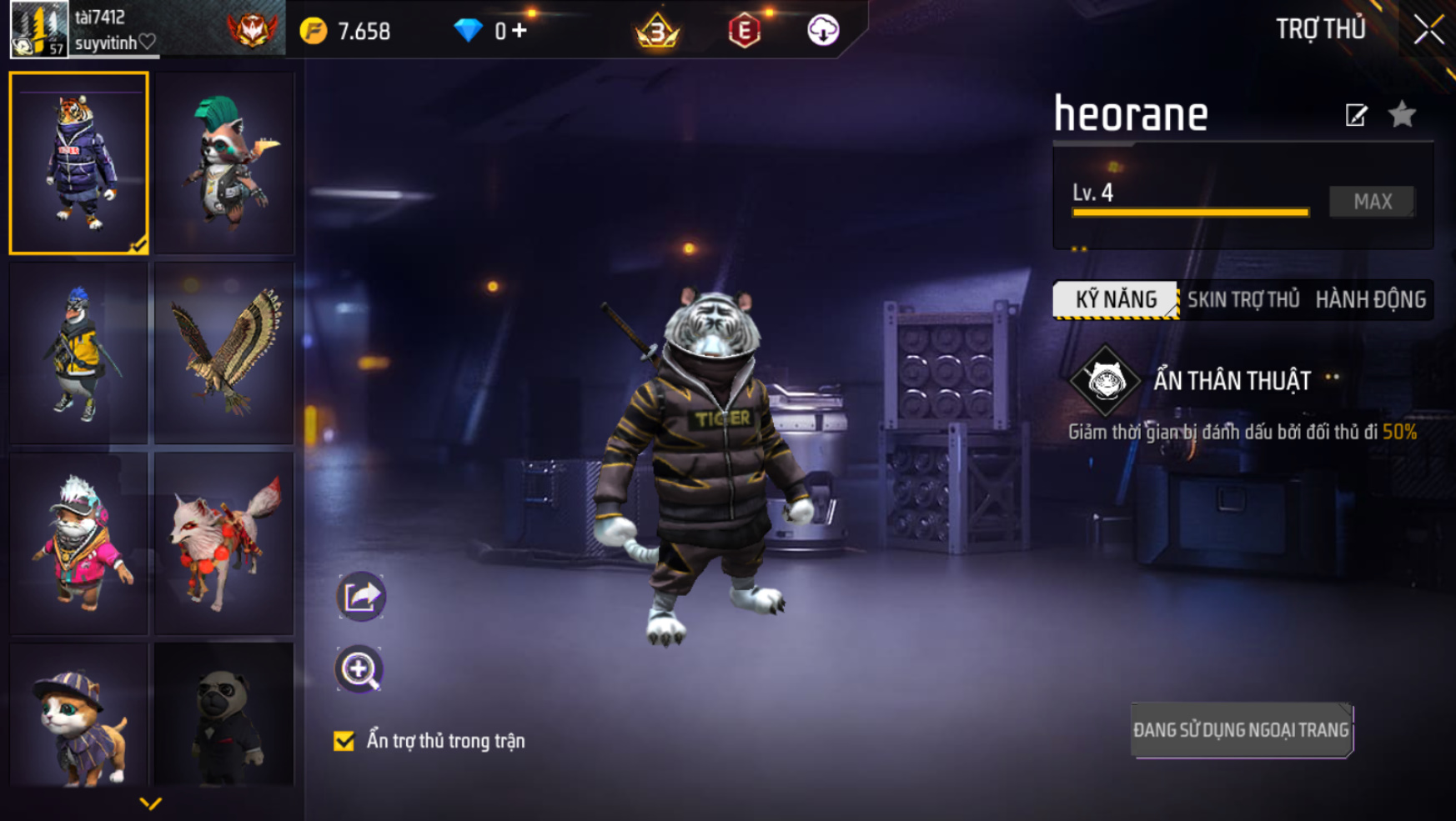The image size is (1456, 821).
Task: Click the share arrow button
Action: tap(361, 596)
